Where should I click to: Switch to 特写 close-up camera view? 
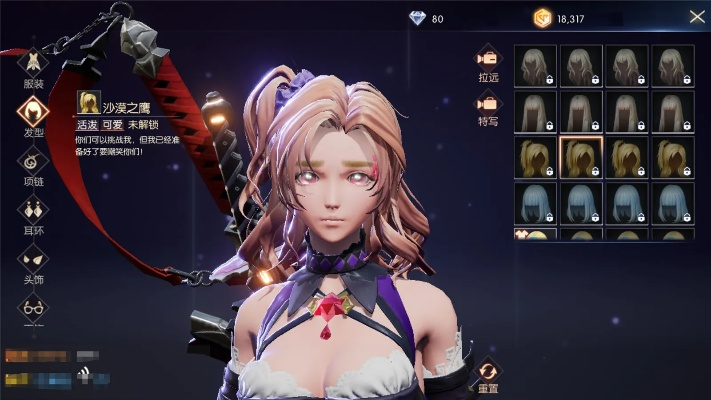point(488,106)
